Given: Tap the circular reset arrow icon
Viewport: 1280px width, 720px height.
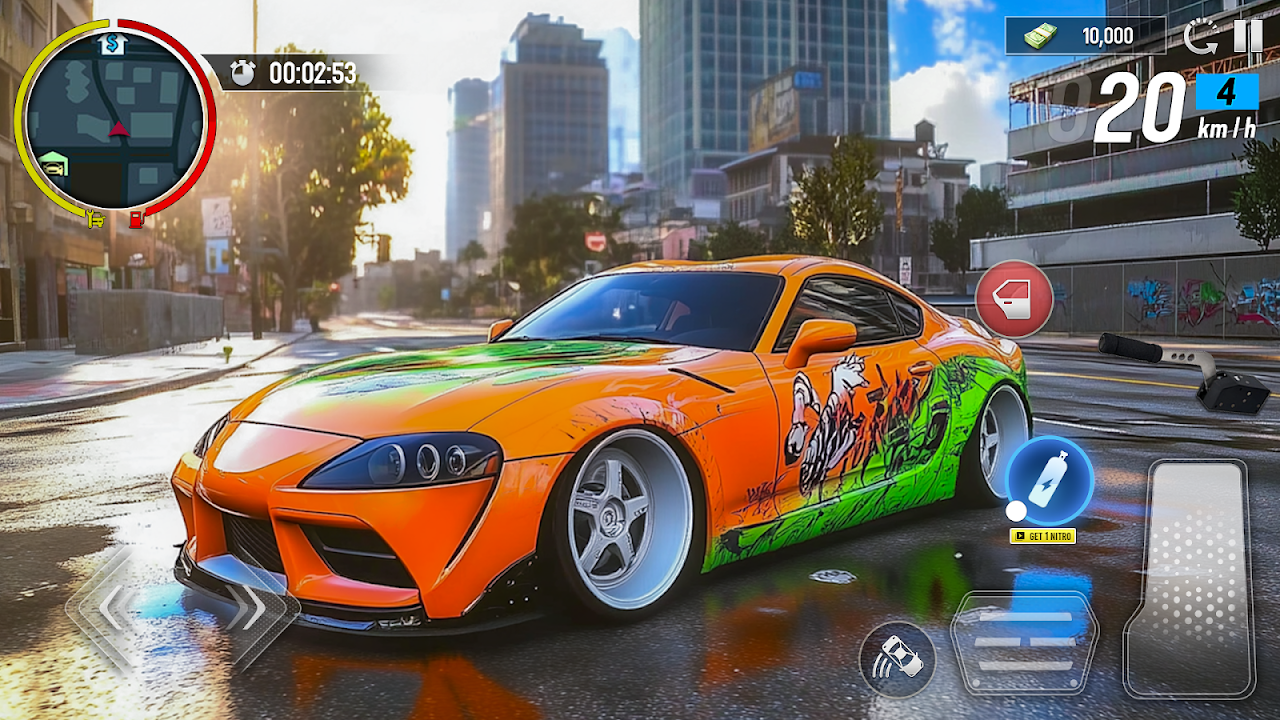Looking at the screenshot, I should (1200, 37).
